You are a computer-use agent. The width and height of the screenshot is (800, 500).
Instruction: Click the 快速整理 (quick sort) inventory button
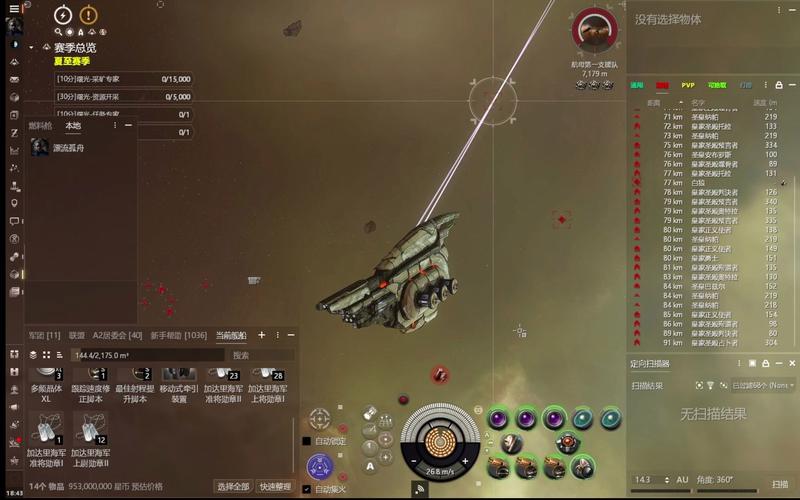274,487
